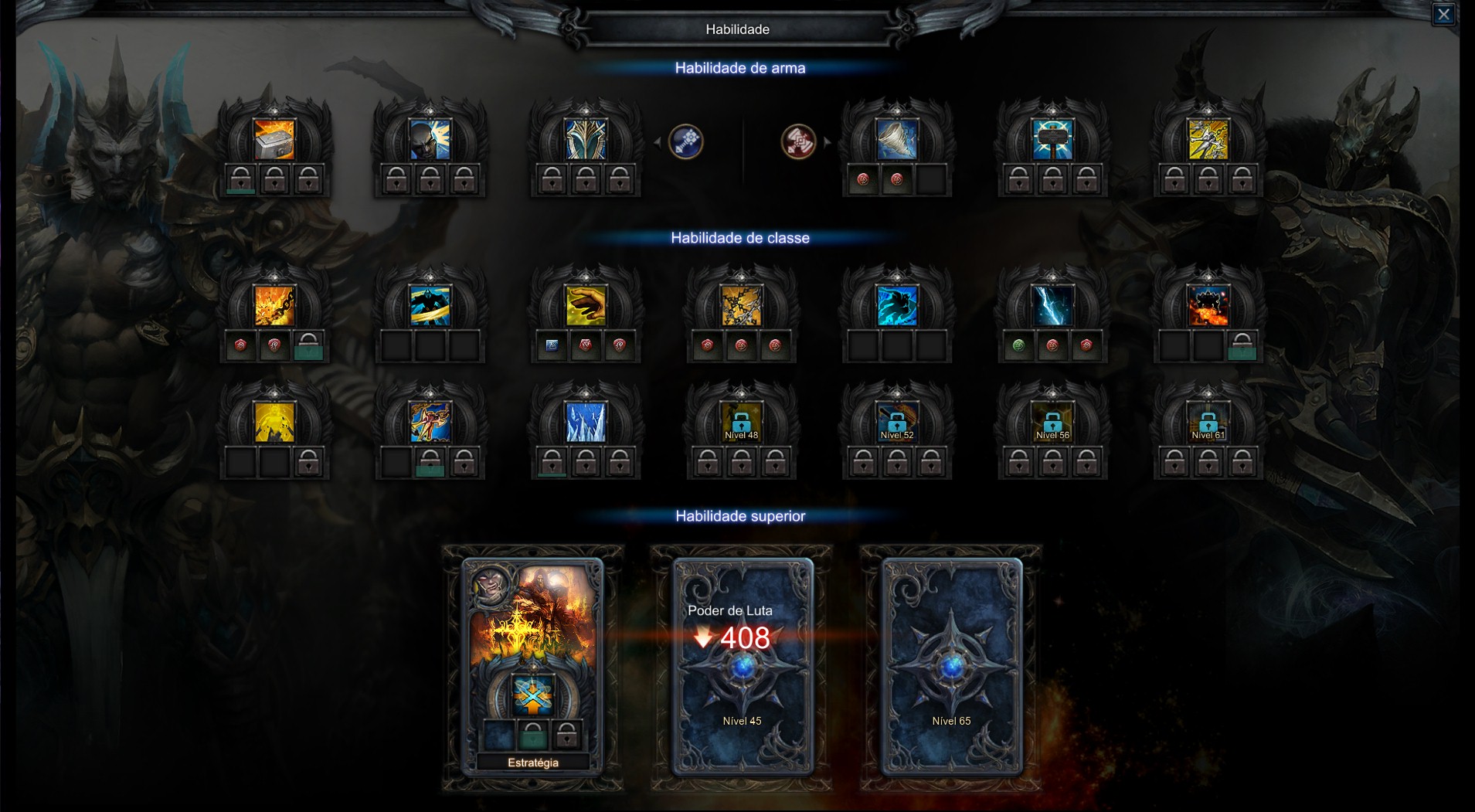1475x812 pixels.
Task: Select the golden glowing figure skill
Action: pyautogui.click(x=274, y=423)
